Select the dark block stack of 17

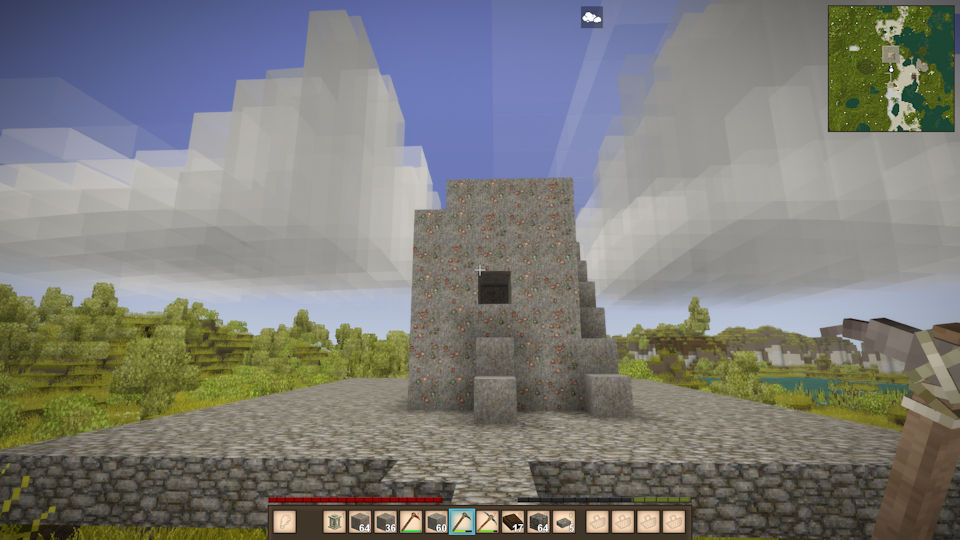click(513, 521)
